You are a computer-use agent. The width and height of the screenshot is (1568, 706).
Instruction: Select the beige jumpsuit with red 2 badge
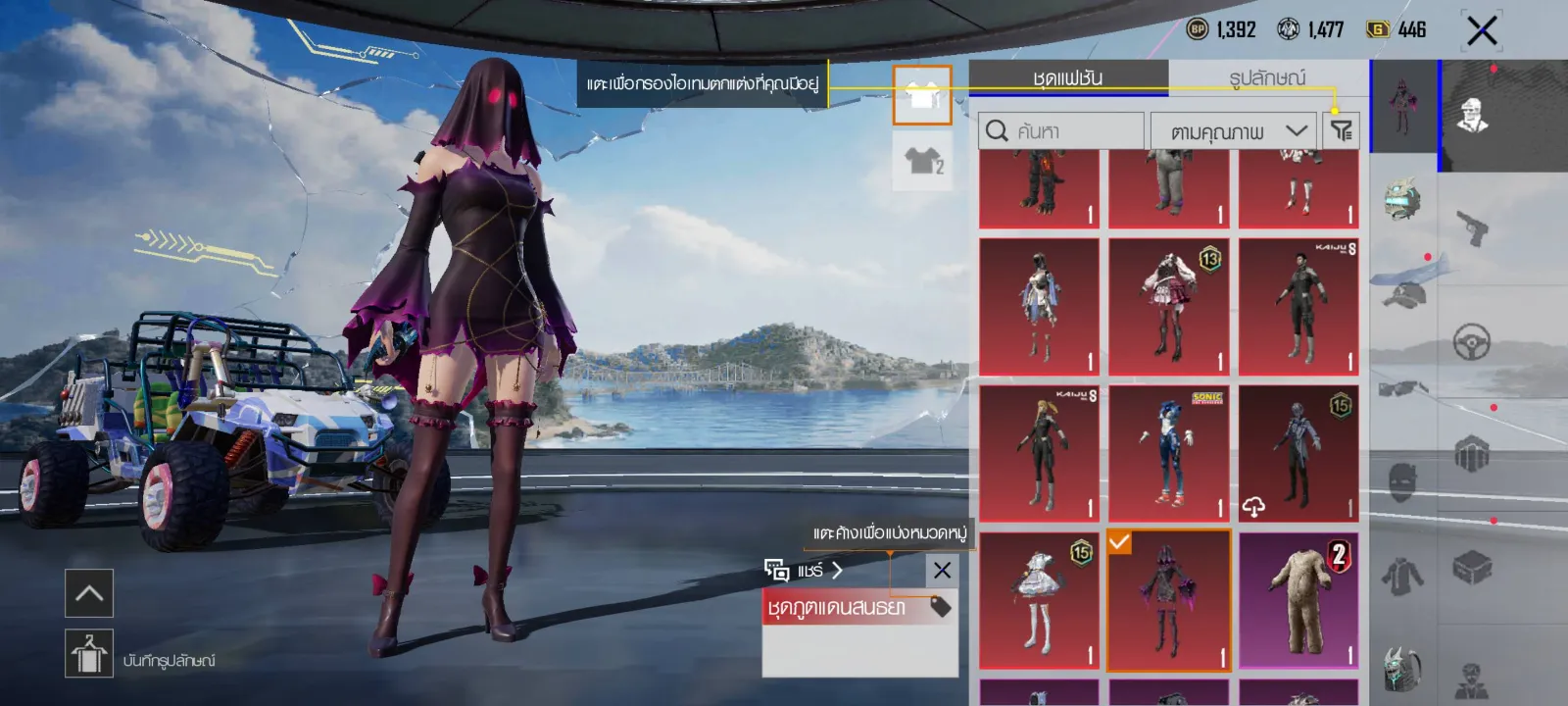(1298, 600)
